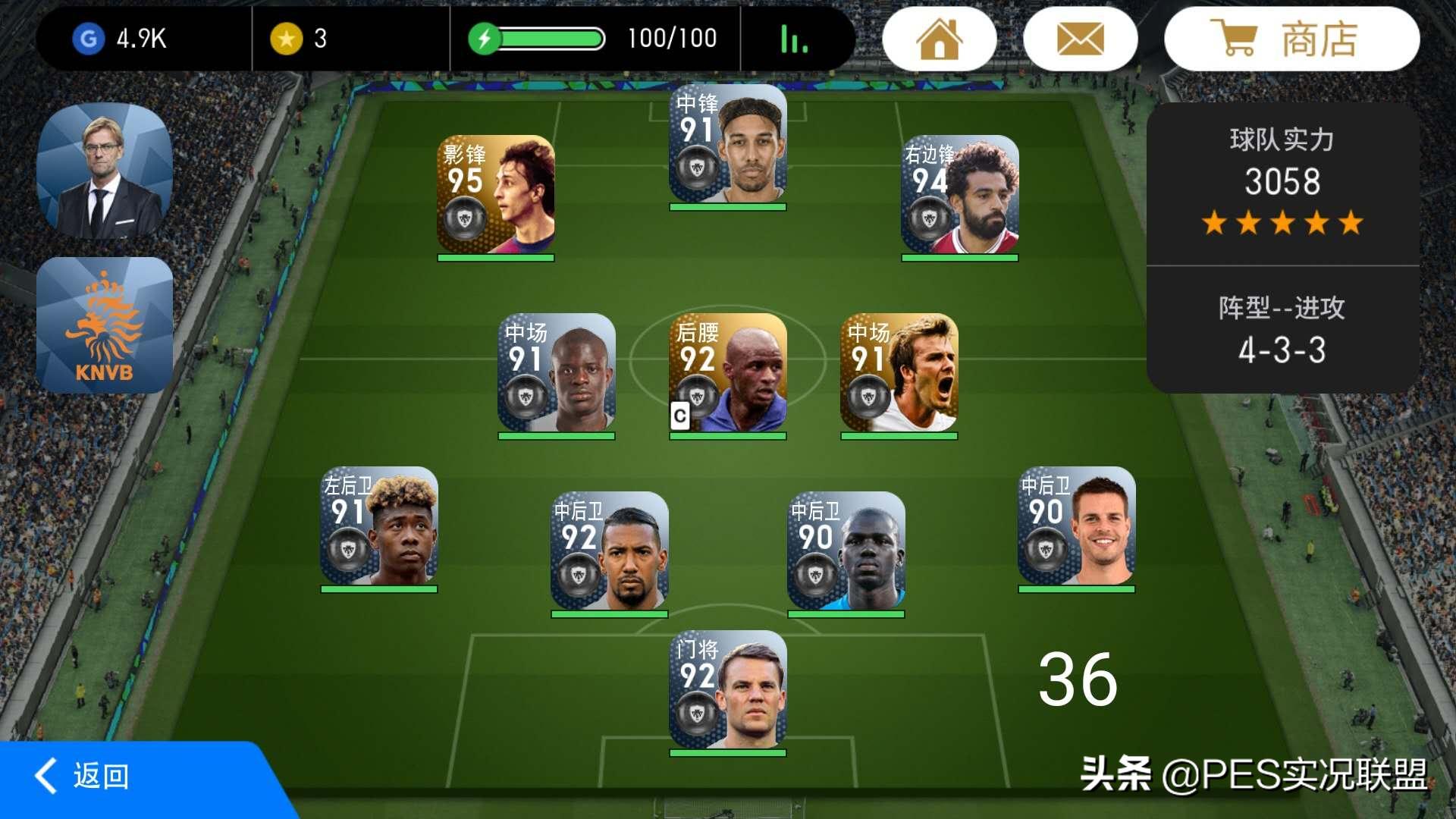Select the 中锋 91 striker card
The height and width of the screenshot is (819, 1456).
pos(728,144)
